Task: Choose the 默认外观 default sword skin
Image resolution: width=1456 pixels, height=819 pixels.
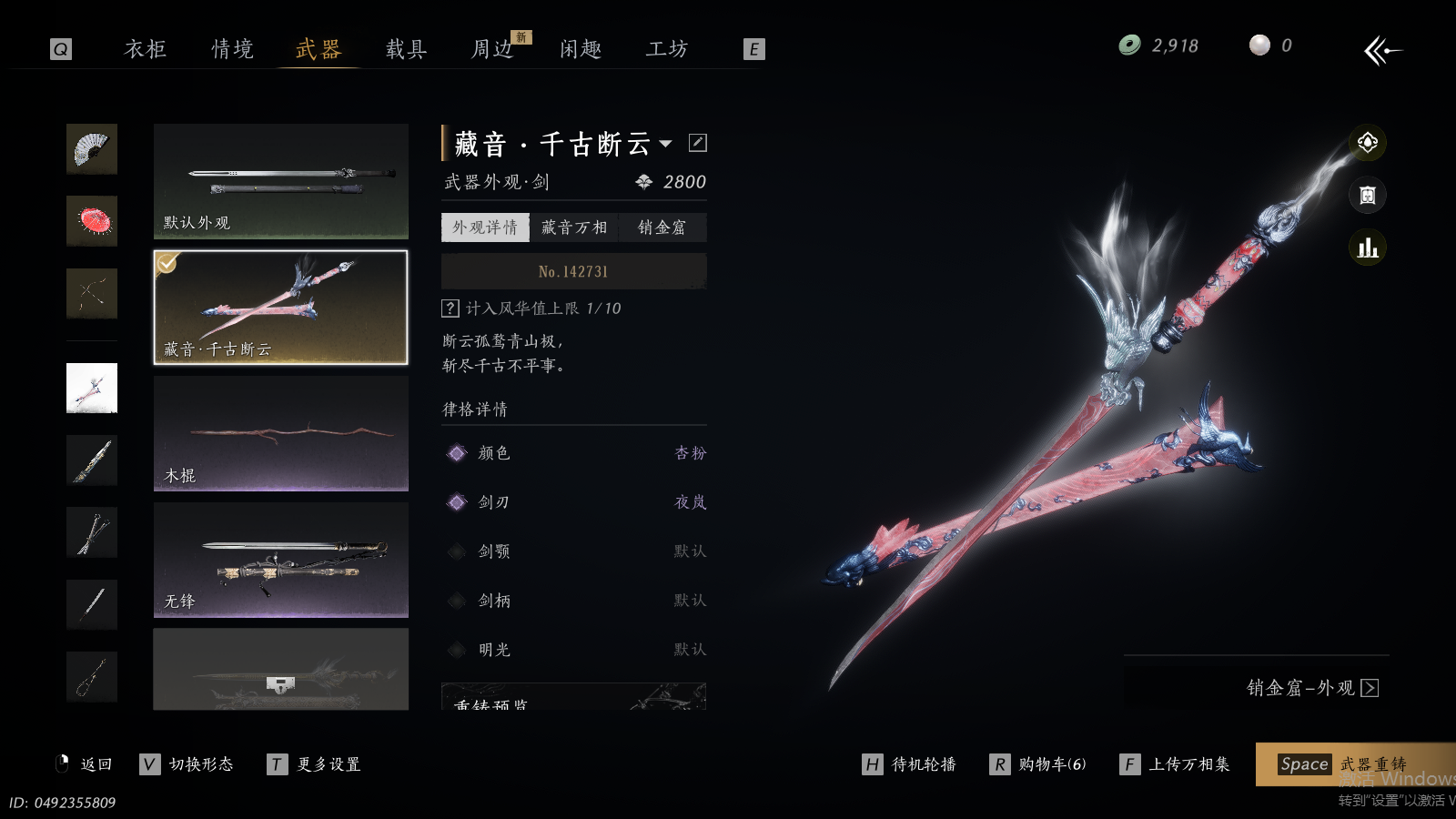Action: tap(280, 181)
